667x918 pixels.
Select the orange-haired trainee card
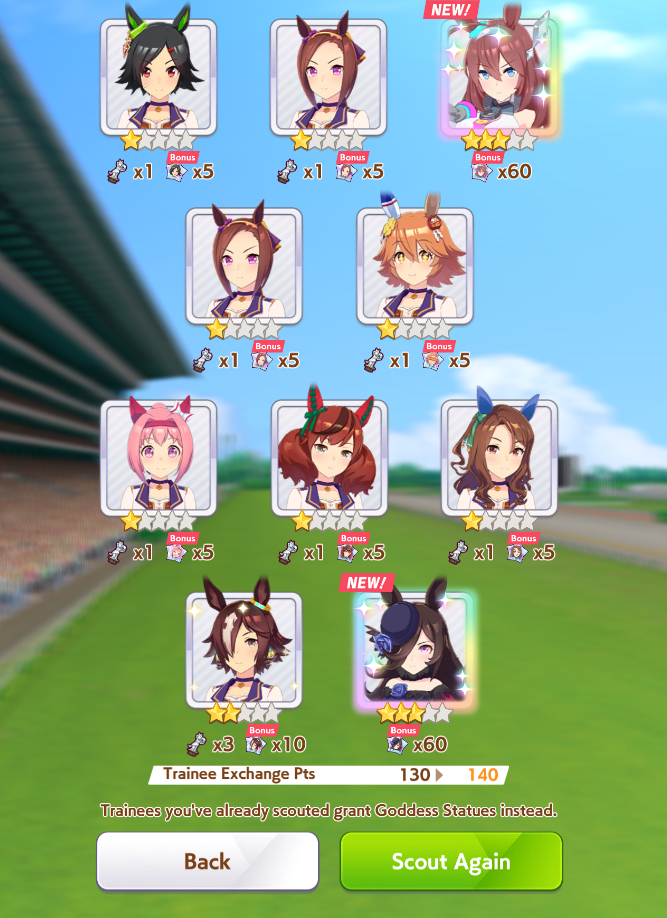point(414,266)
